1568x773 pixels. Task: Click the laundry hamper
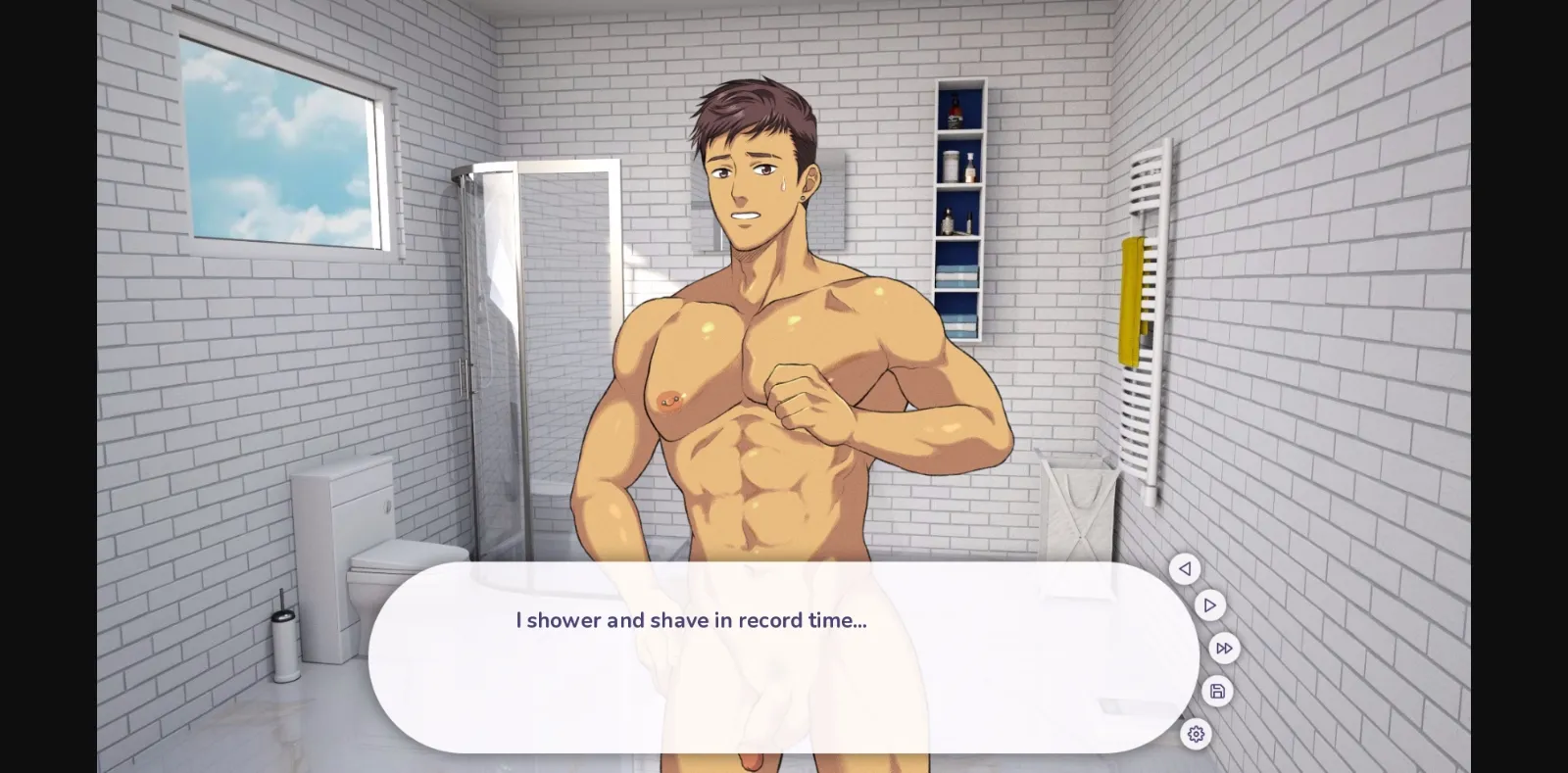click(1078, 509)
